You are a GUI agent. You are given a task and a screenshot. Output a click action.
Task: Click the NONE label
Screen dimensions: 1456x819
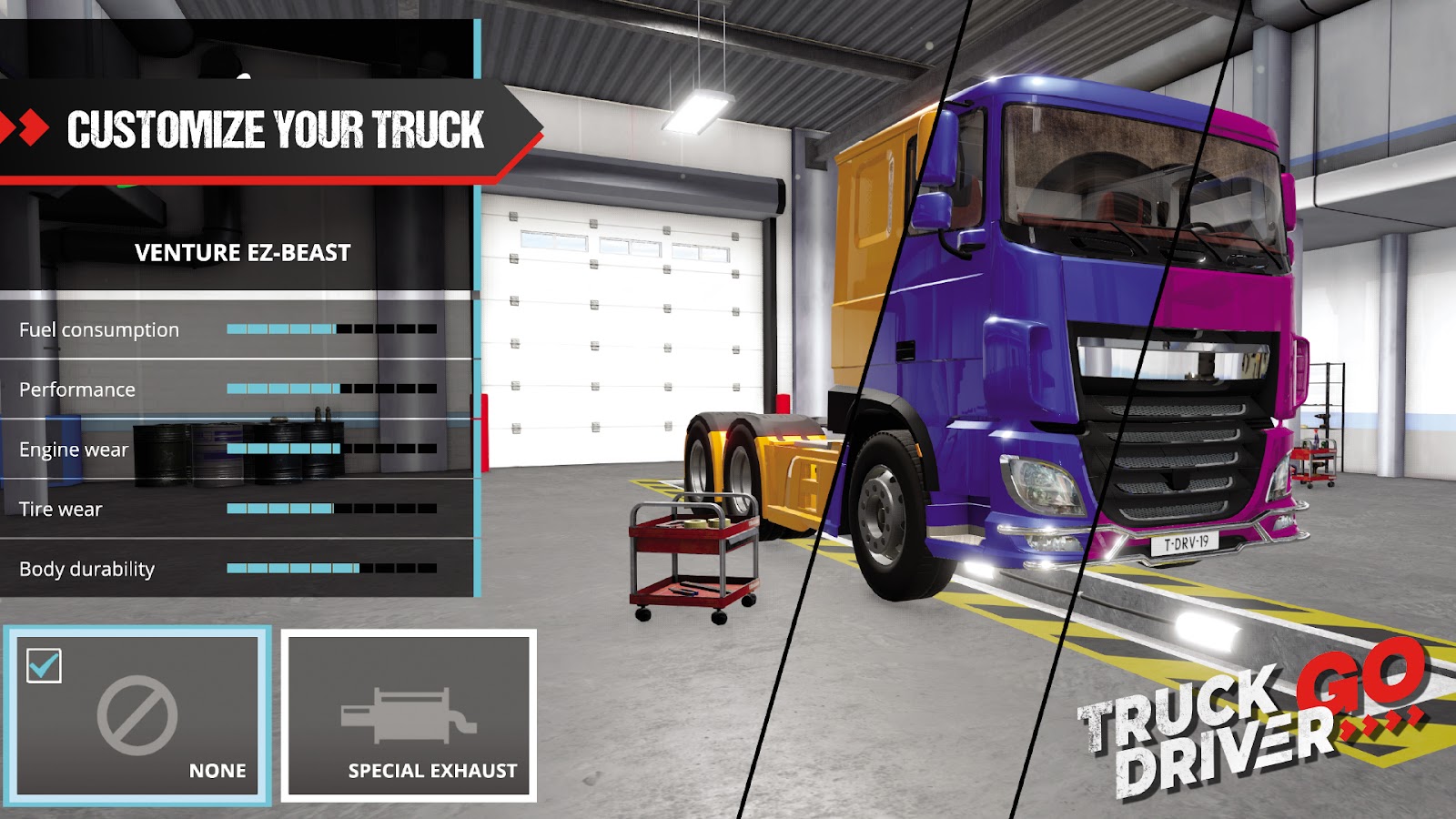(216, 770)
